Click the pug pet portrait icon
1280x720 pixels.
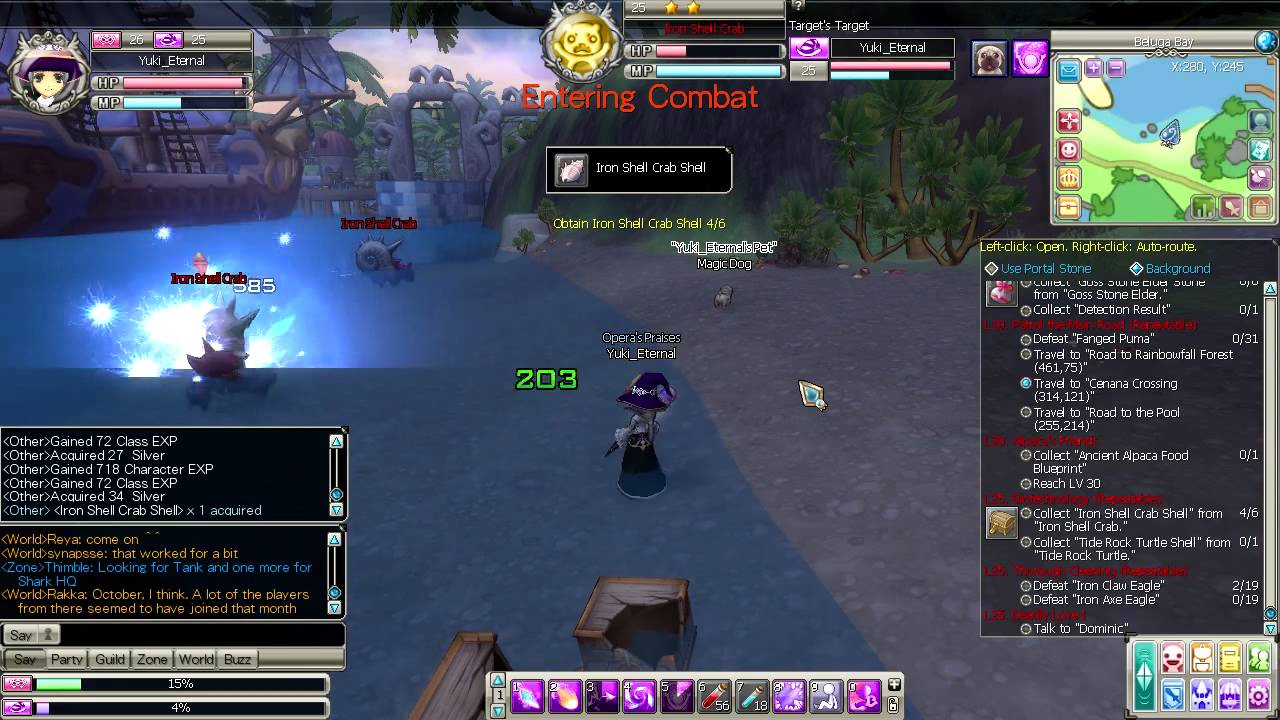click(989, 58)
